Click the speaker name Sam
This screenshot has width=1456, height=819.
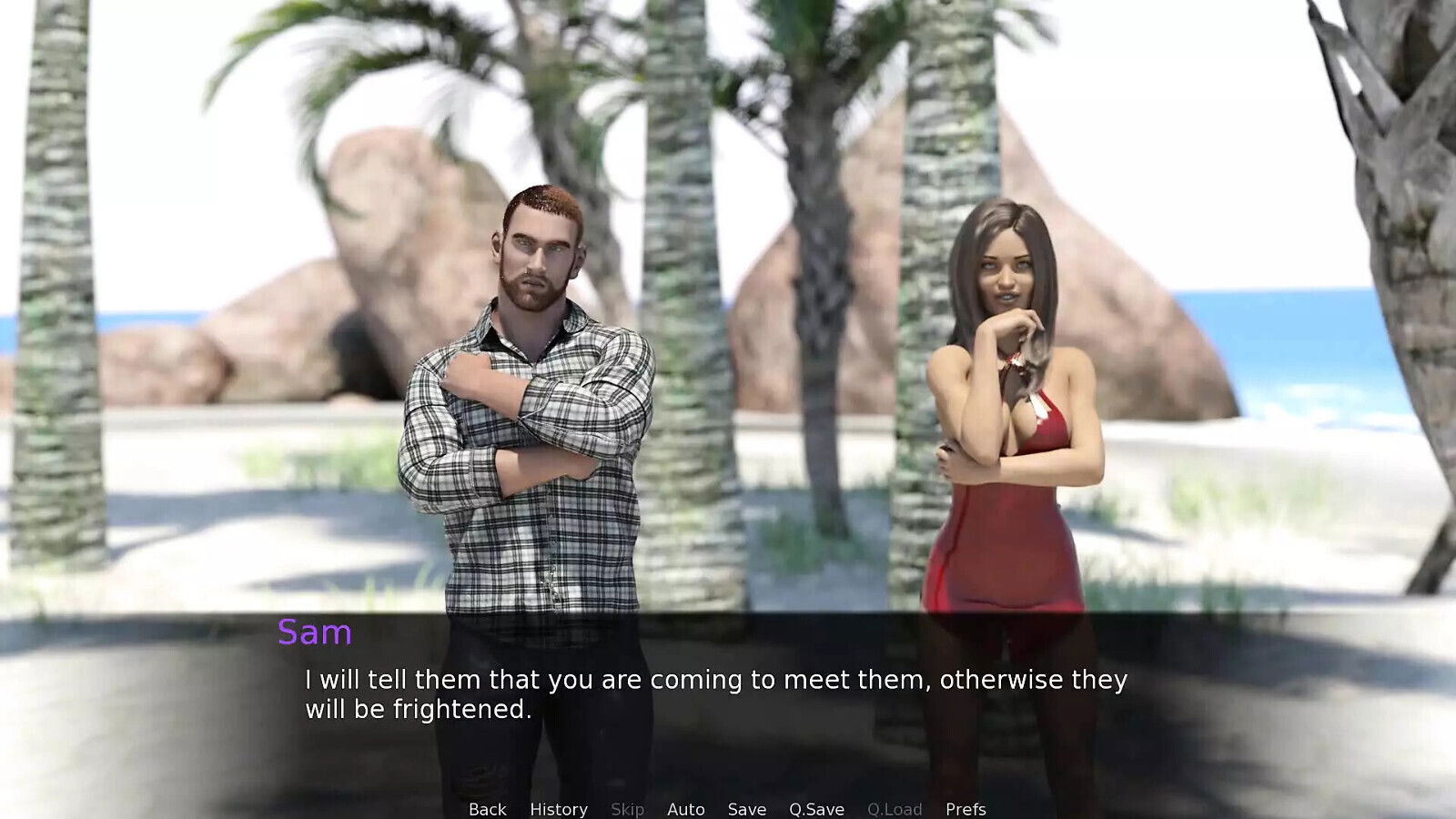coord(314,632)
